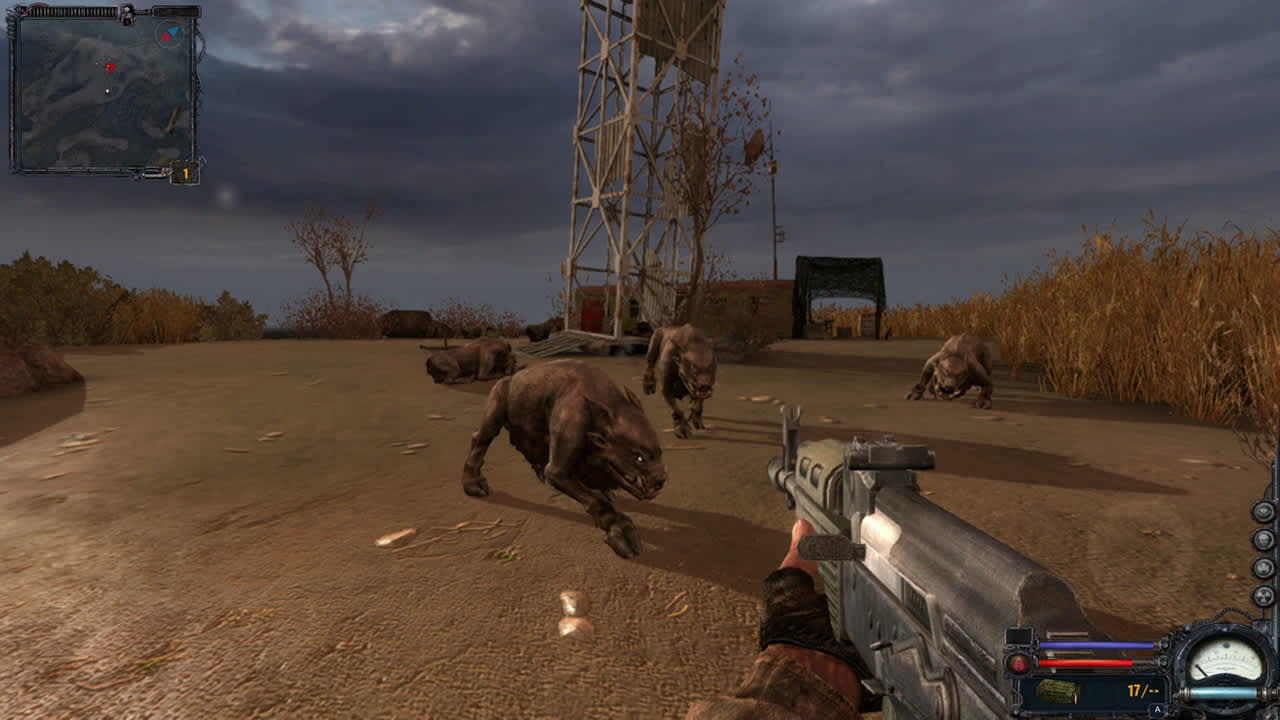Screen dimensions: 1280x720
Task: Click the ammo counter reading 17/--
Action: coord(1142,691)
